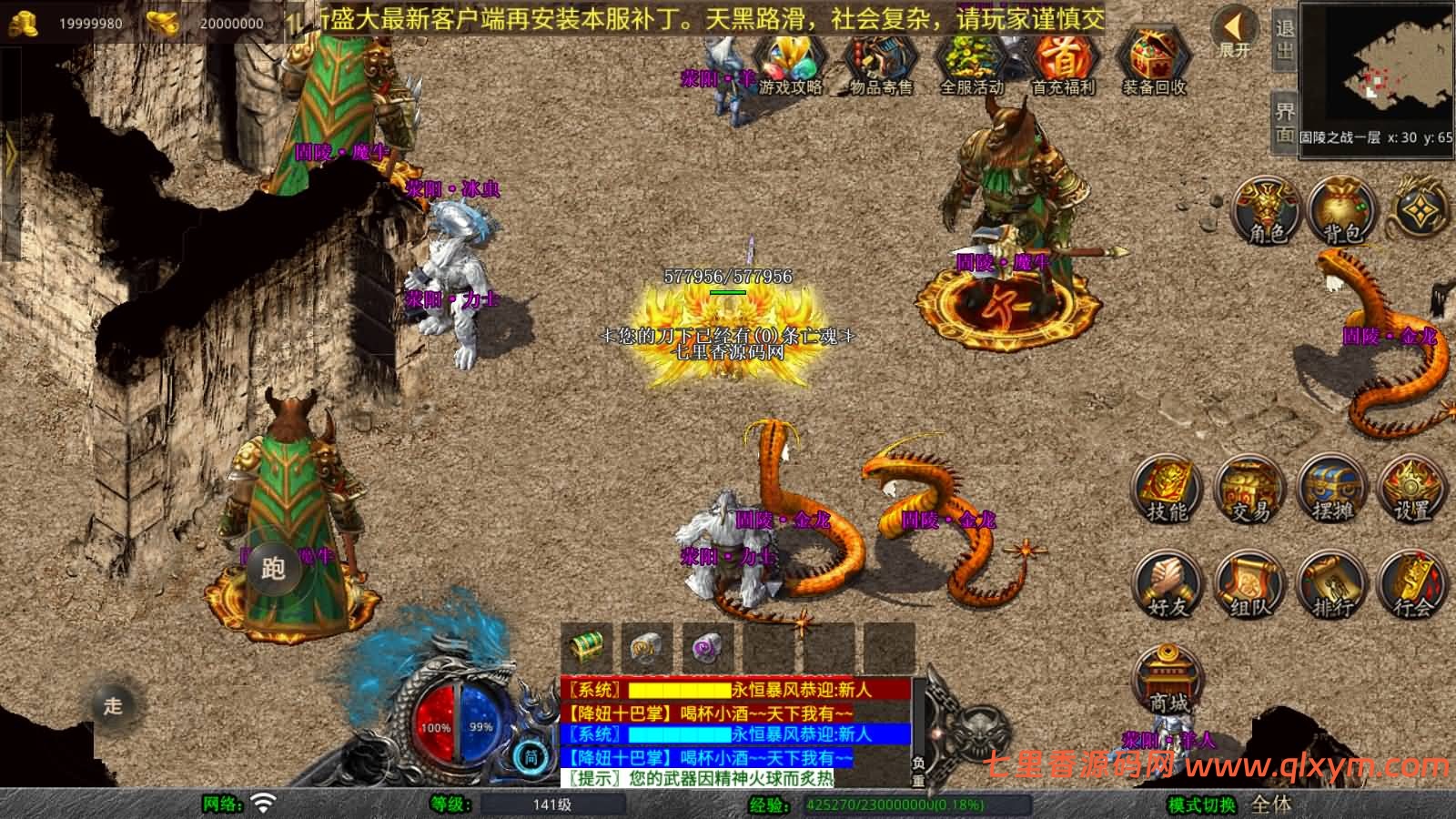1456x819 pixels.
Task: Start a 交易 trade
Action: tap(1249, 491)
